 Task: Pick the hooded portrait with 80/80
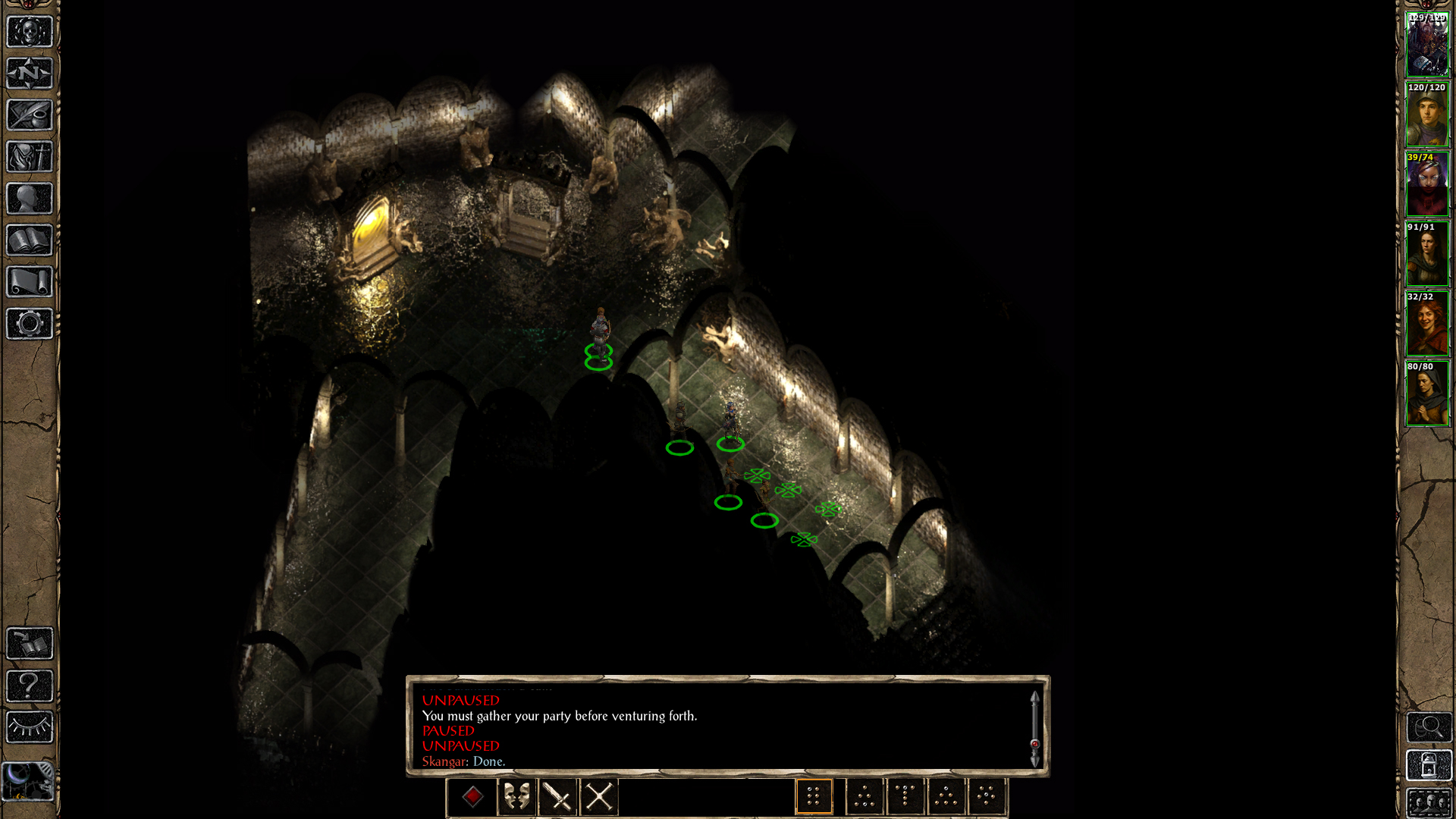1427,394
